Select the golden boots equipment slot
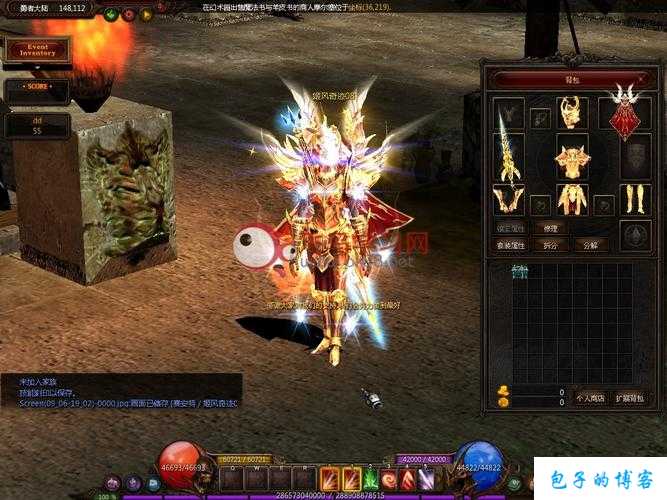 point(634,199)
